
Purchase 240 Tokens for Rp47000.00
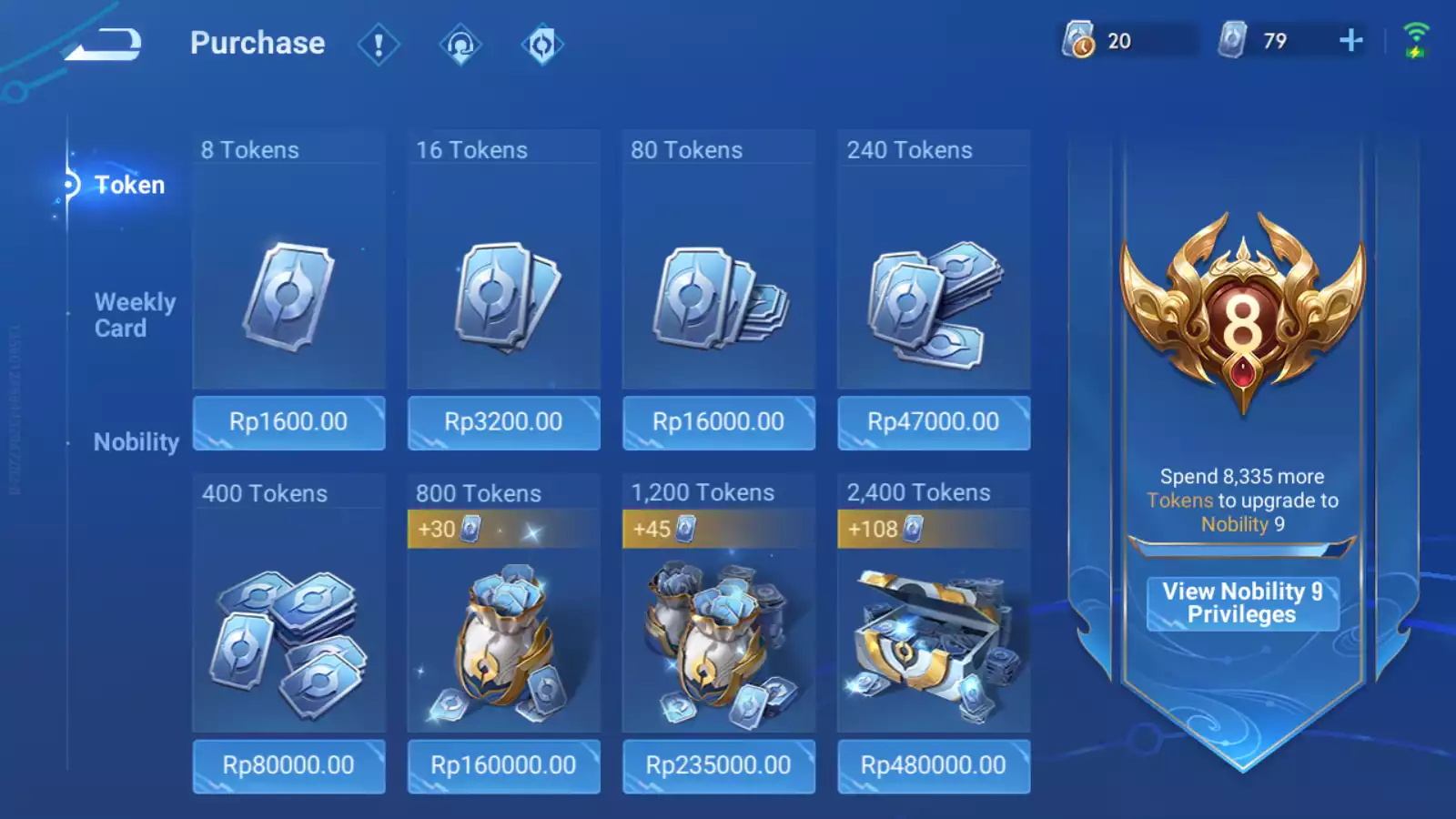click(933, 422)
